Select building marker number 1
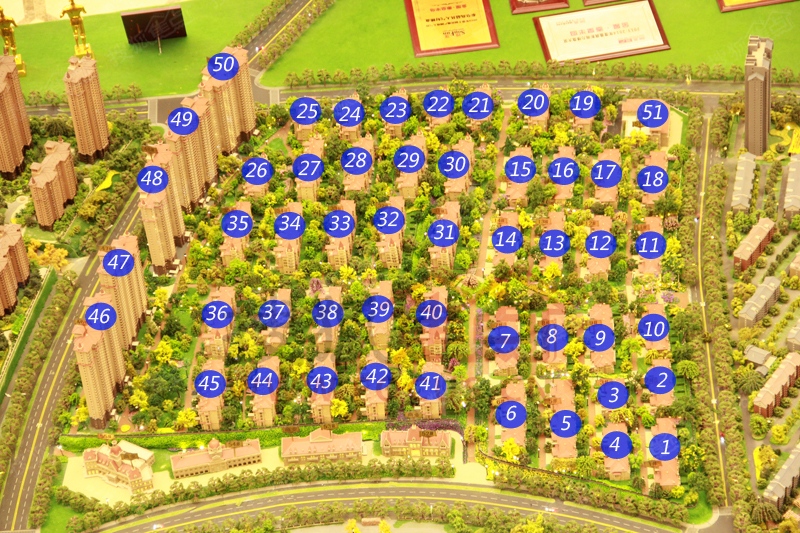The height and width of the screenshot is (533, 800). click(664, 447)
